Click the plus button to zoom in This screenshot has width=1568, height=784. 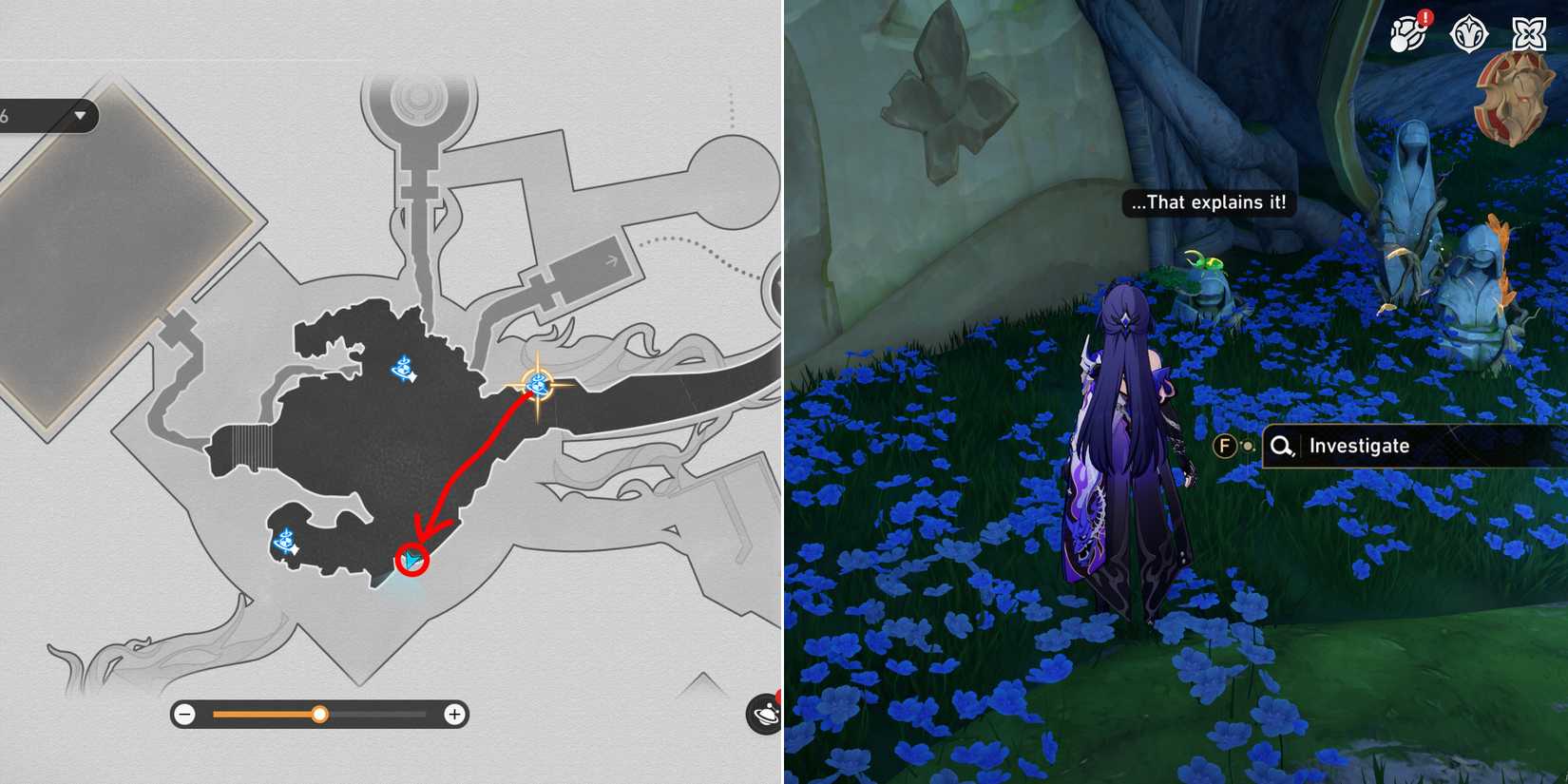coord(455,713)
